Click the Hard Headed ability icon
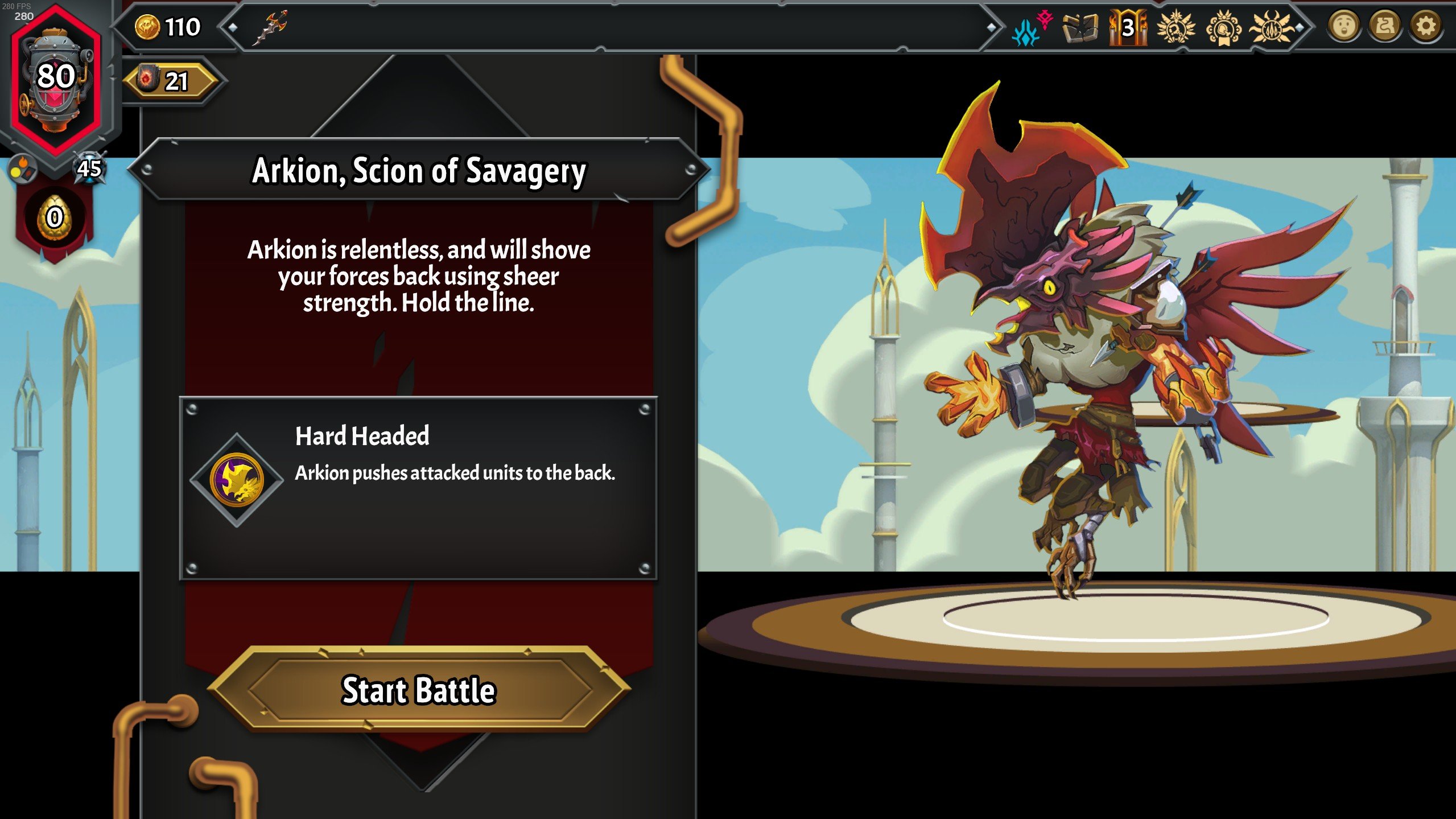 237,480
